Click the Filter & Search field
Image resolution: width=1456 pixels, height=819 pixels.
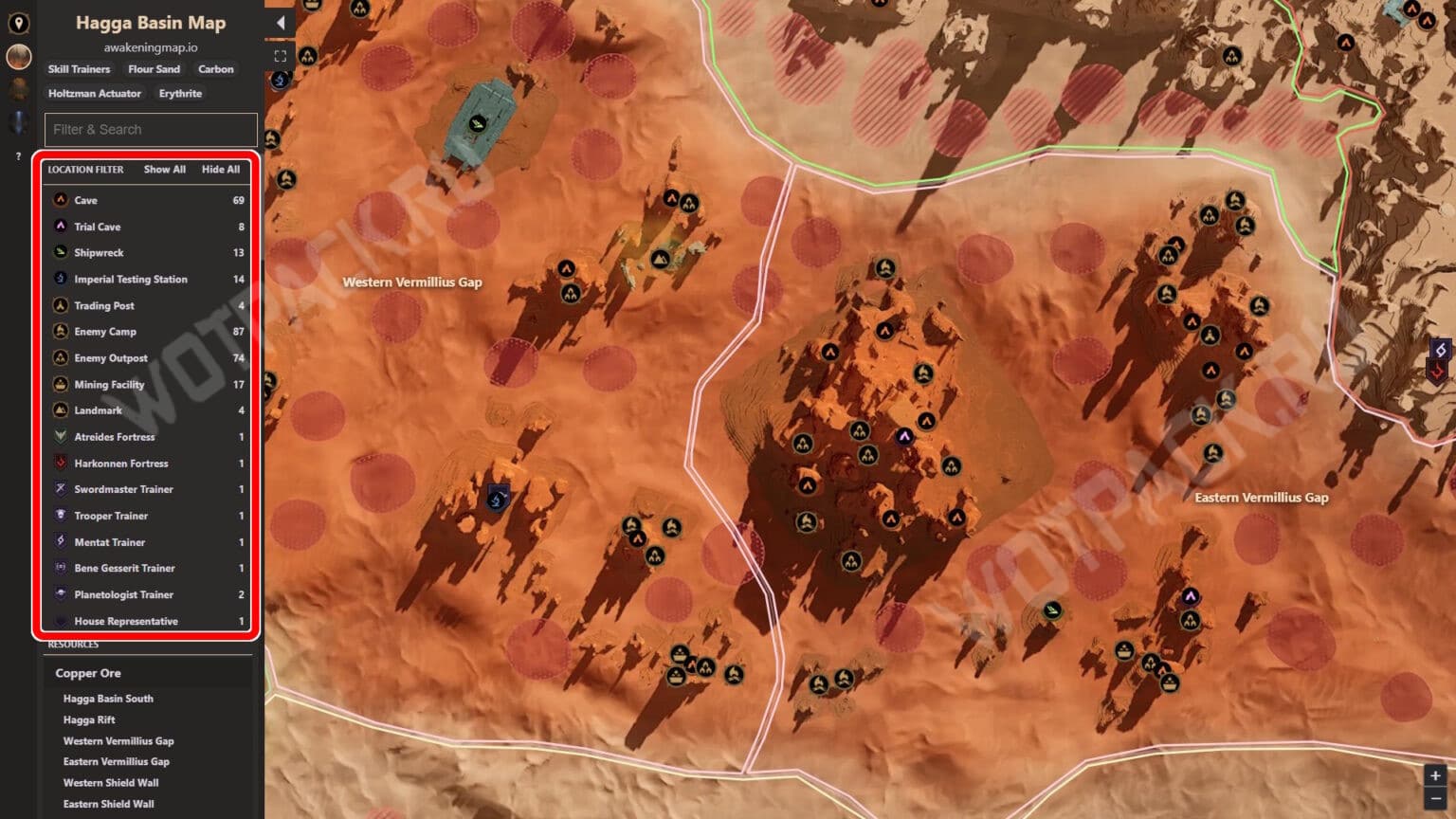coord(150,130)
